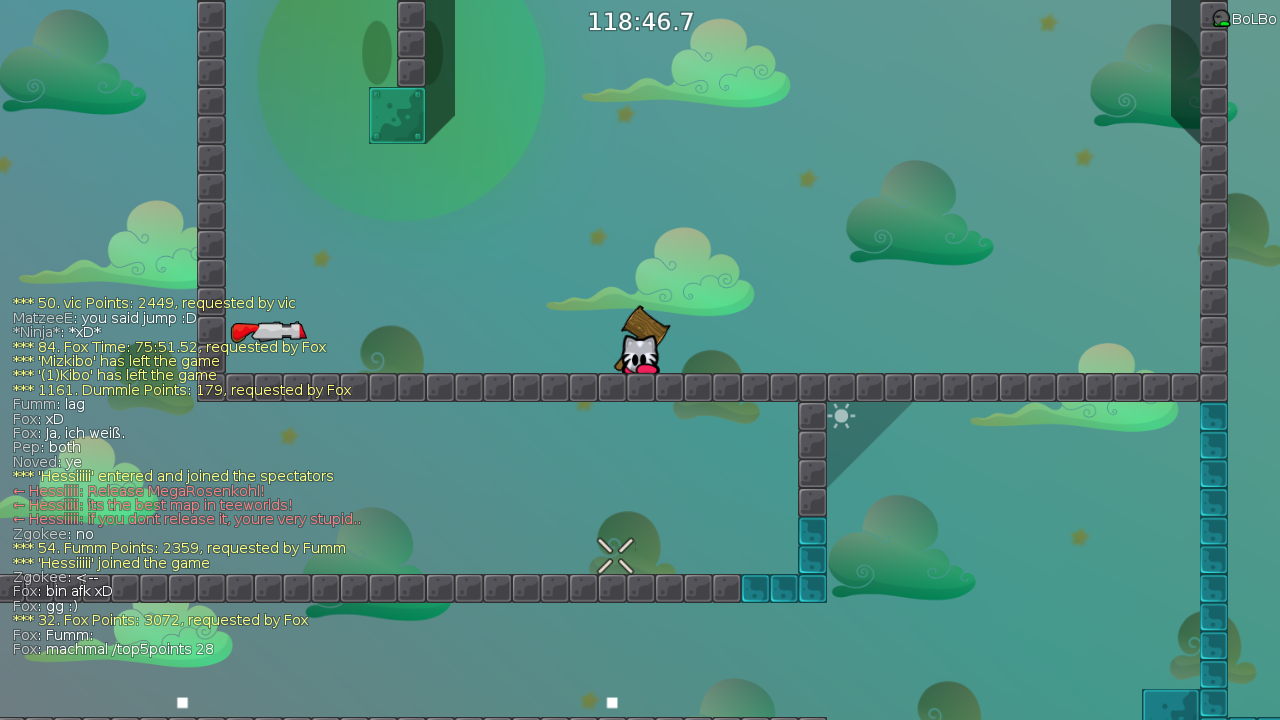Click the sun symbol on the slope tile

click(x=841, y=415)
